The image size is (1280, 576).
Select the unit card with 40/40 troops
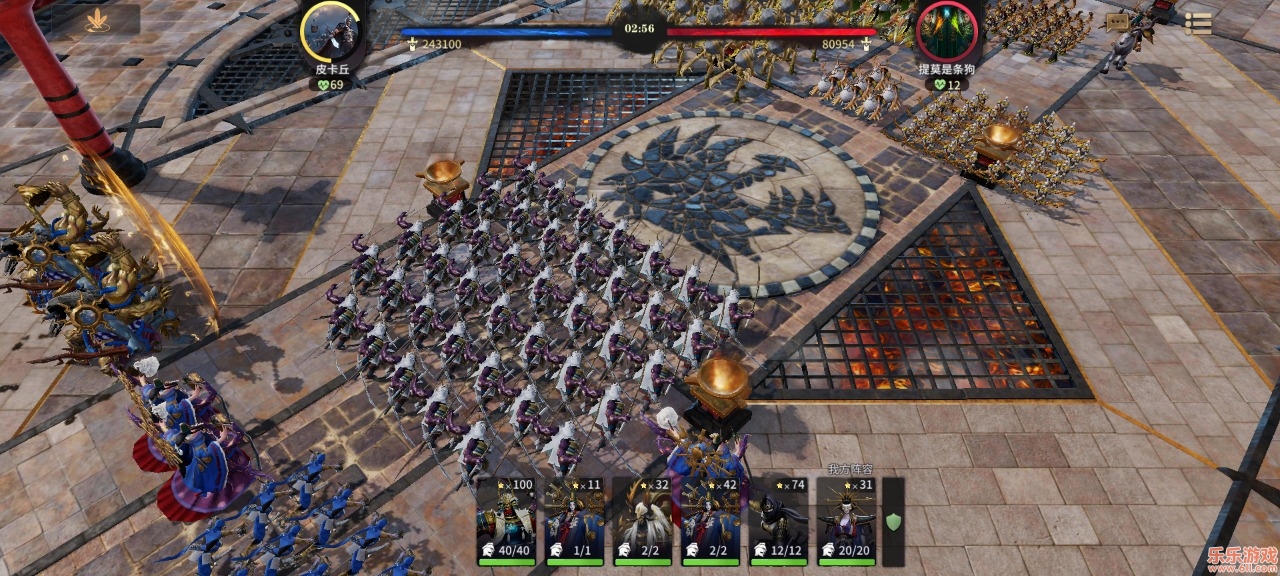click(x=506, y=521)
